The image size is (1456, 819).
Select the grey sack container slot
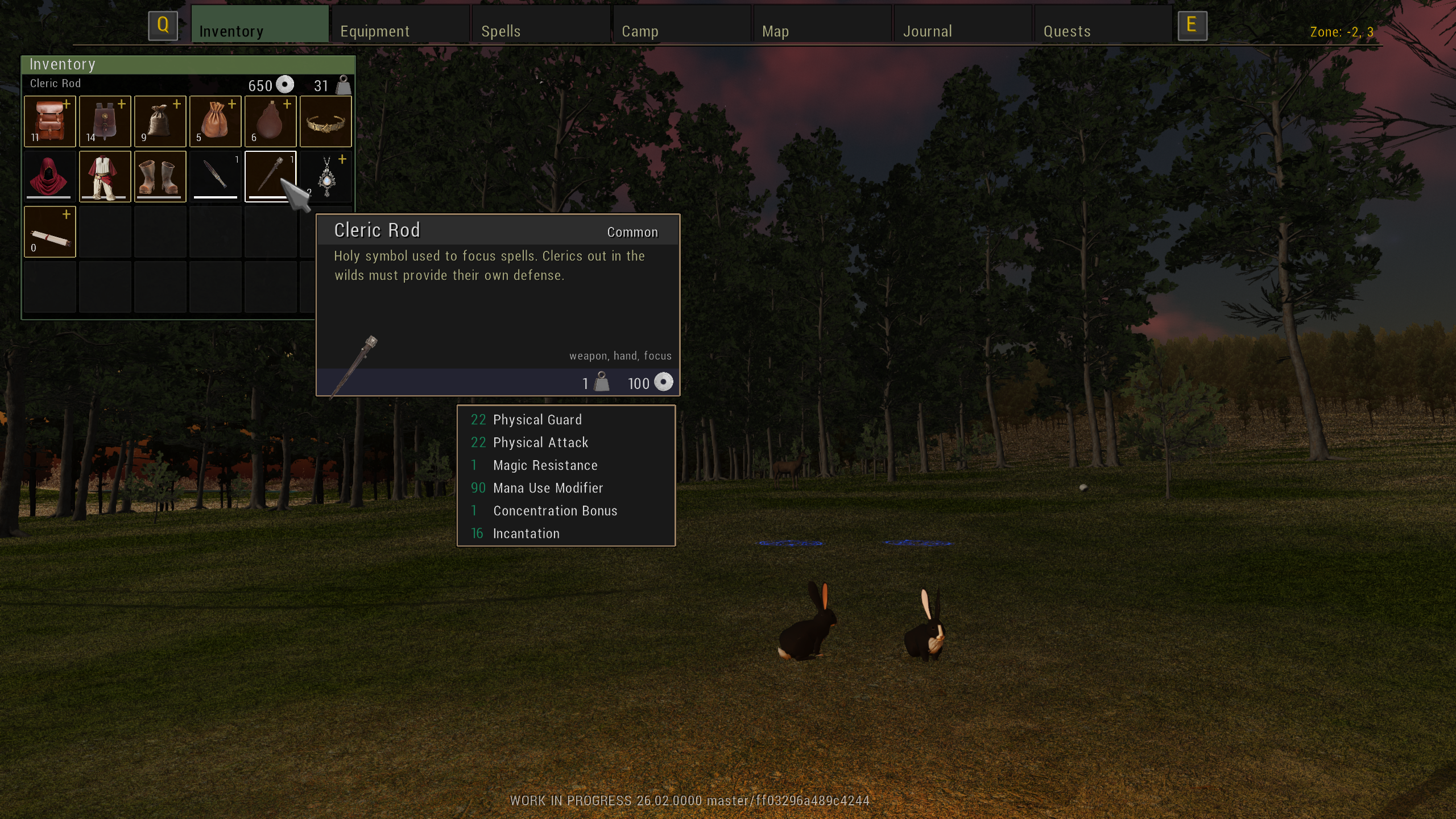(160, 121)
